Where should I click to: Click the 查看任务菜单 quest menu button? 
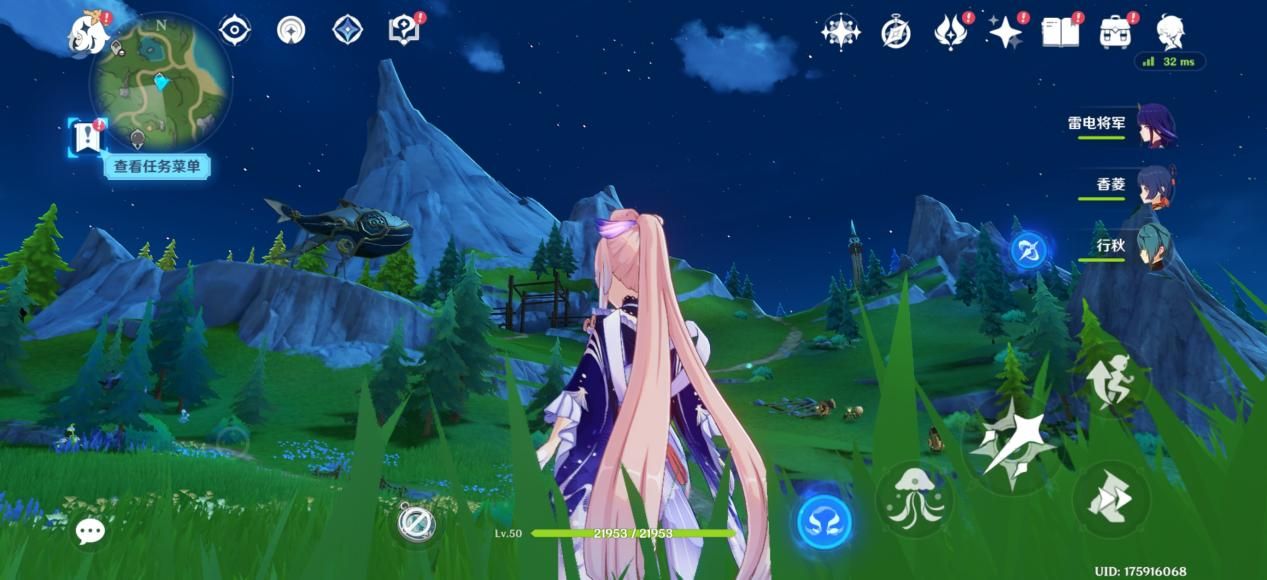[156, 167]
